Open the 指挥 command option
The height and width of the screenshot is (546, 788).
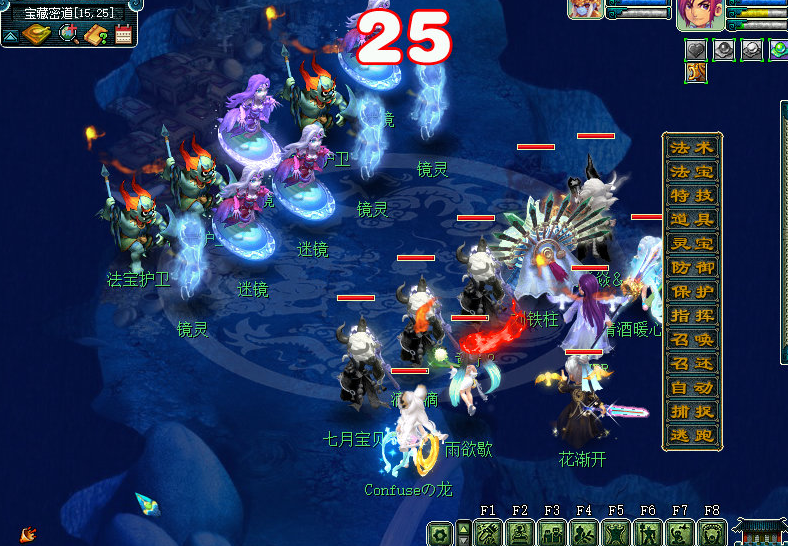(692, 316)
